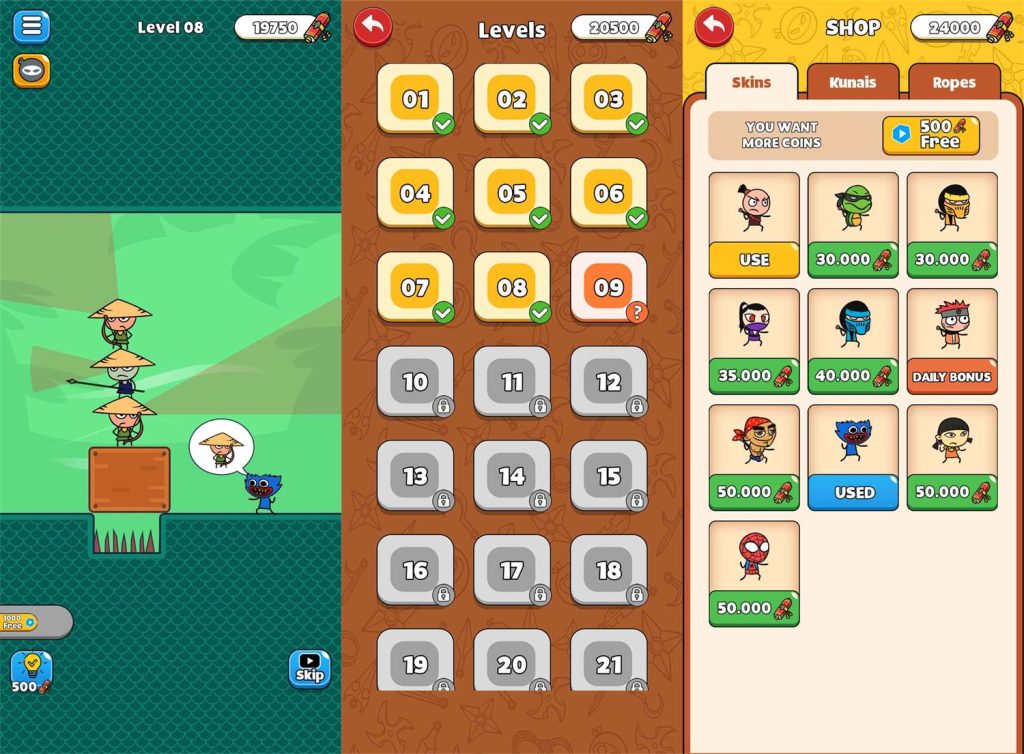The height and width of the screenshot is (754, 1024).
Task: Start the unlocked level 09
Action: 608,287
